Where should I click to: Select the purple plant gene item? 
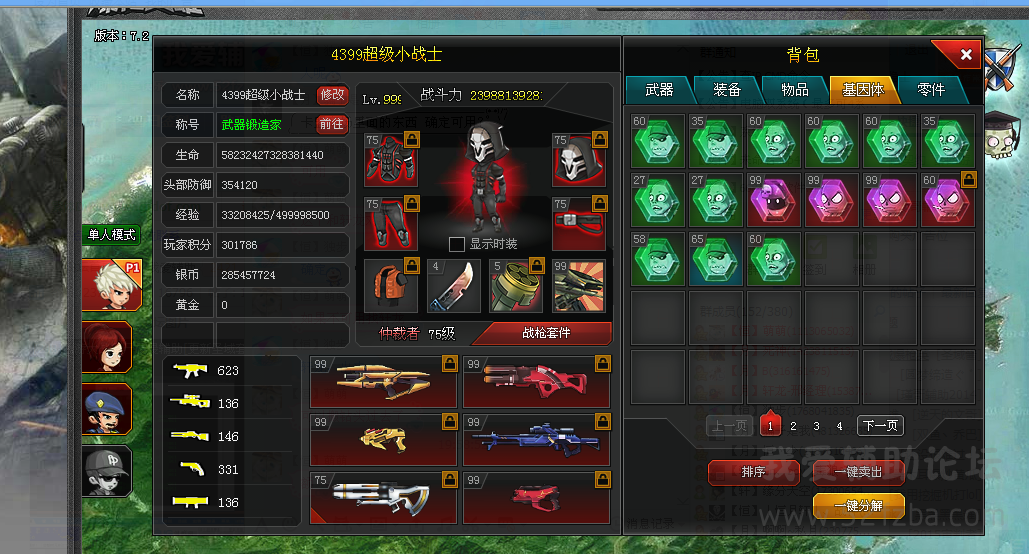tap(774, 199)
